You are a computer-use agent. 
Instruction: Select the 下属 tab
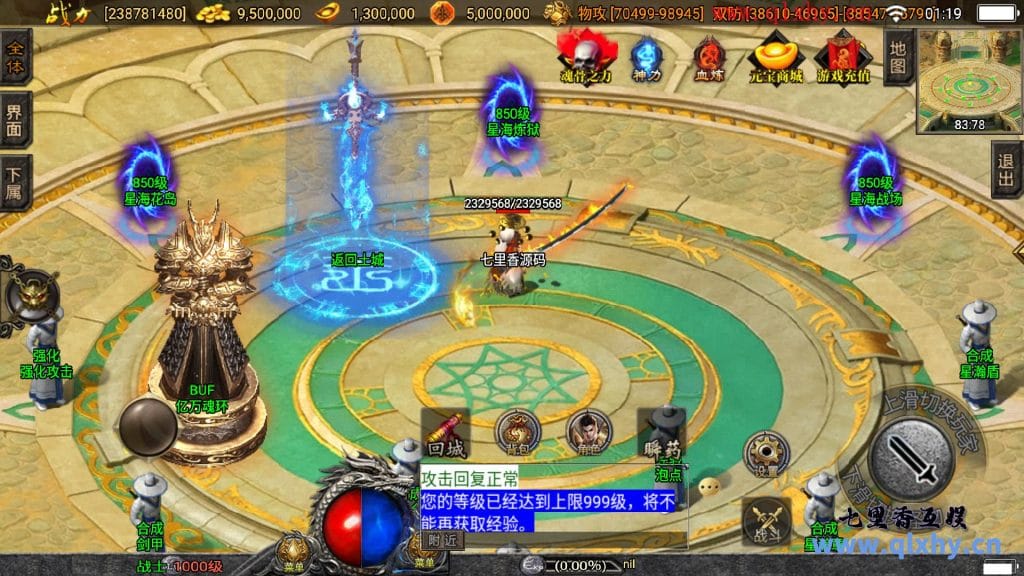tap(15, 182)
